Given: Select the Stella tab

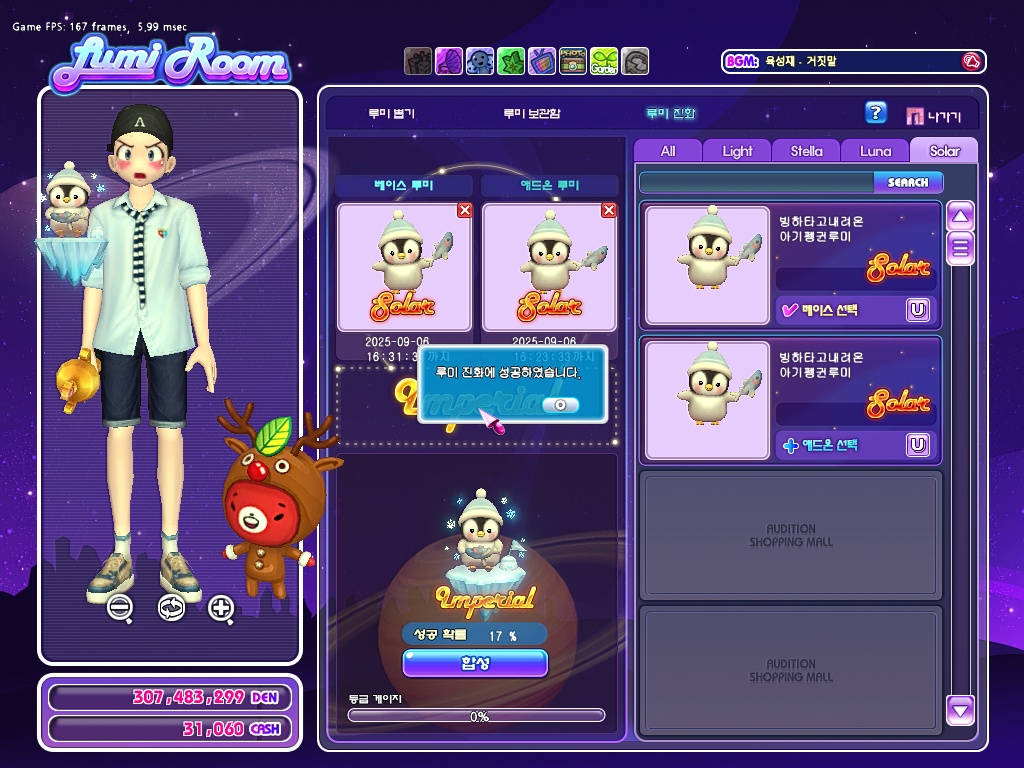Looking at the screenshot, I should coord(806,151).
